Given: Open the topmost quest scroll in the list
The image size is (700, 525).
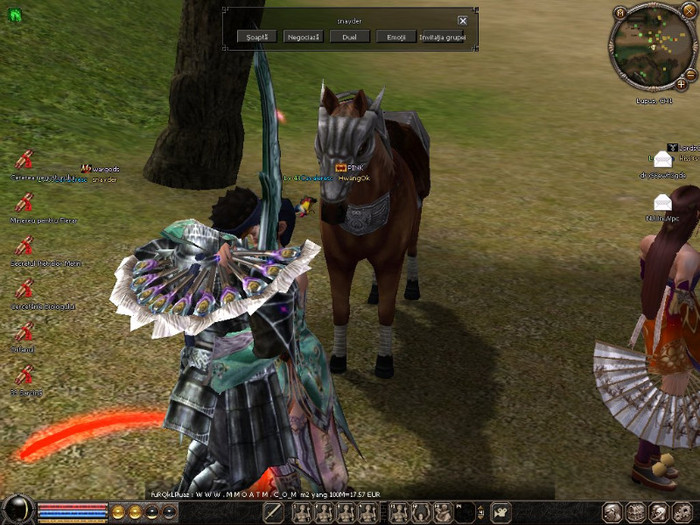Looking at the screenshot, I should tap(25, 160).
